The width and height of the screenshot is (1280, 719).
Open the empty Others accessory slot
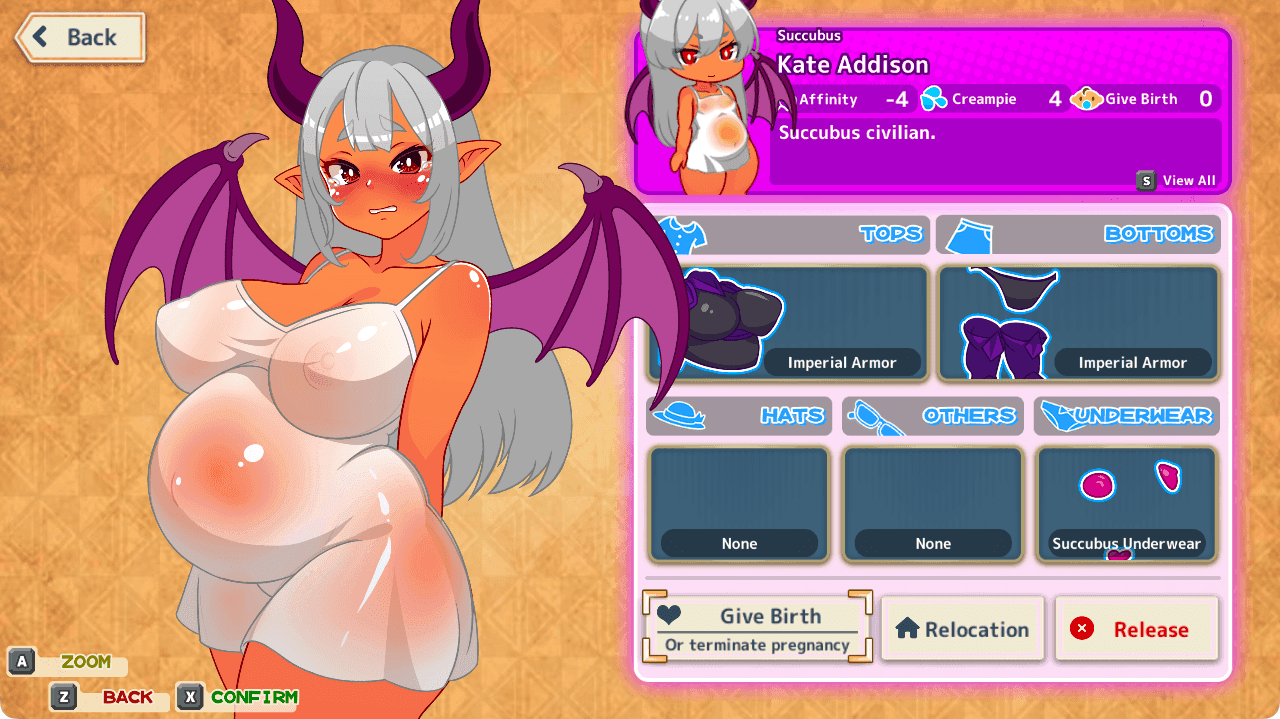point(933,504)
